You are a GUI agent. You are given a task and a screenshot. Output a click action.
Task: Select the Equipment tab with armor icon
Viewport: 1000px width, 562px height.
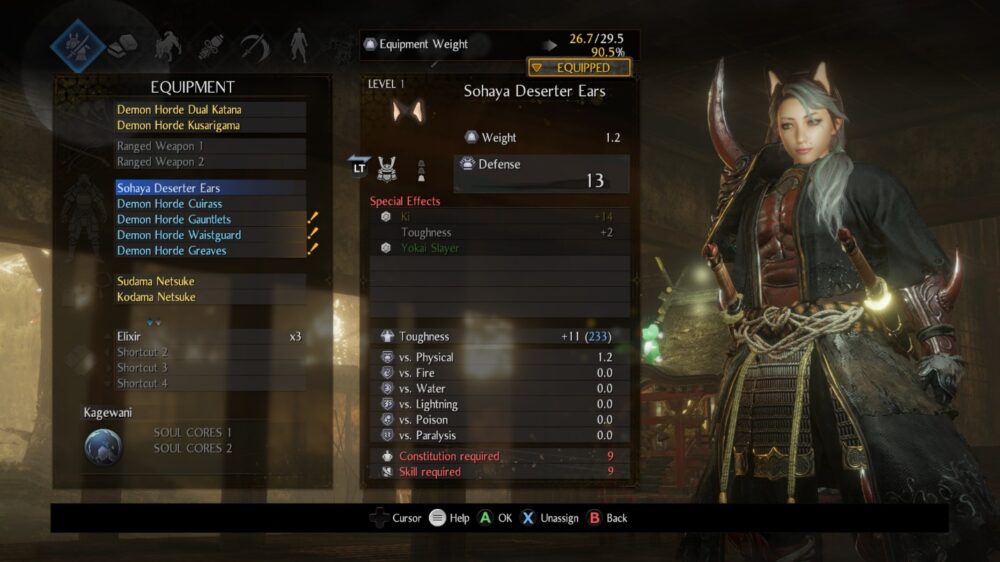[x=78, y=45]
